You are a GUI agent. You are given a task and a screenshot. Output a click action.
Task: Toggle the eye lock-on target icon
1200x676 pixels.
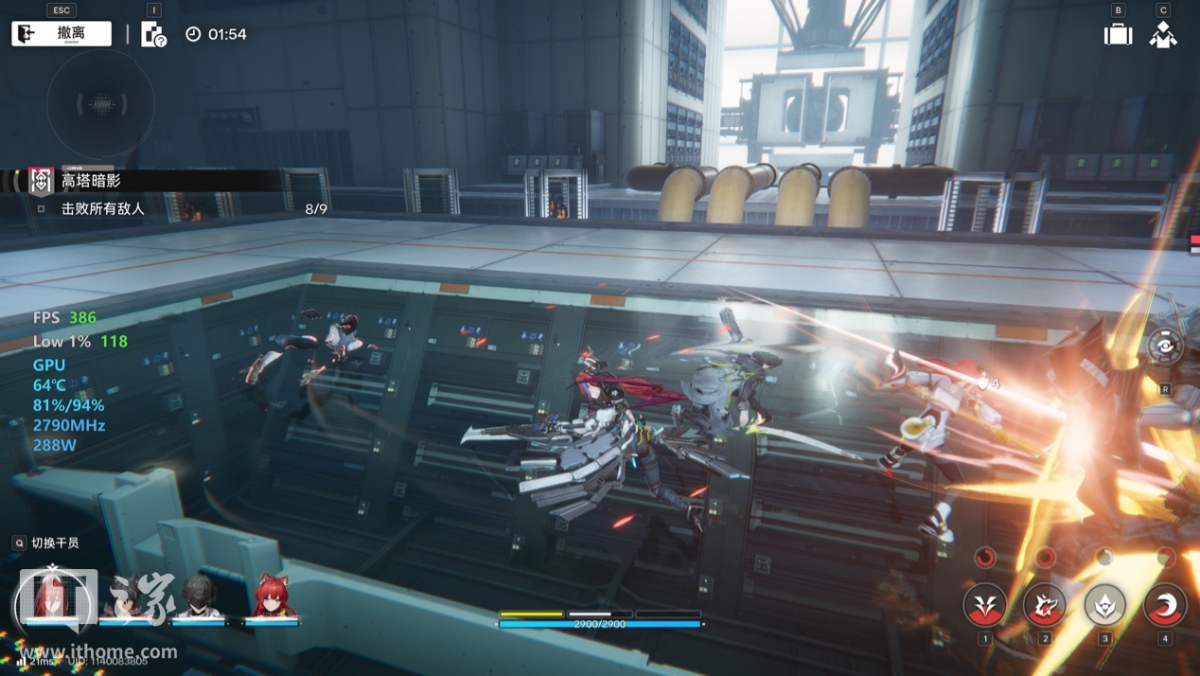(1165, 347)
